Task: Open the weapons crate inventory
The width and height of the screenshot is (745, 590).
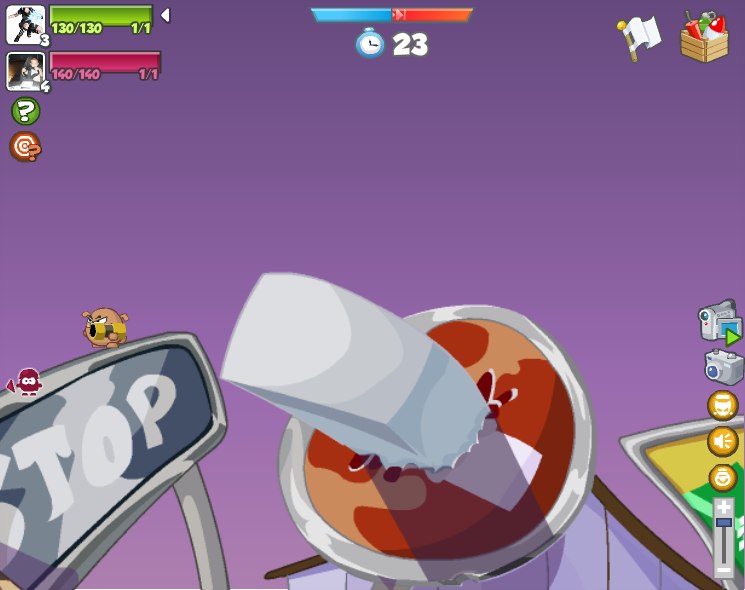Action: click(x=704, y=37)
